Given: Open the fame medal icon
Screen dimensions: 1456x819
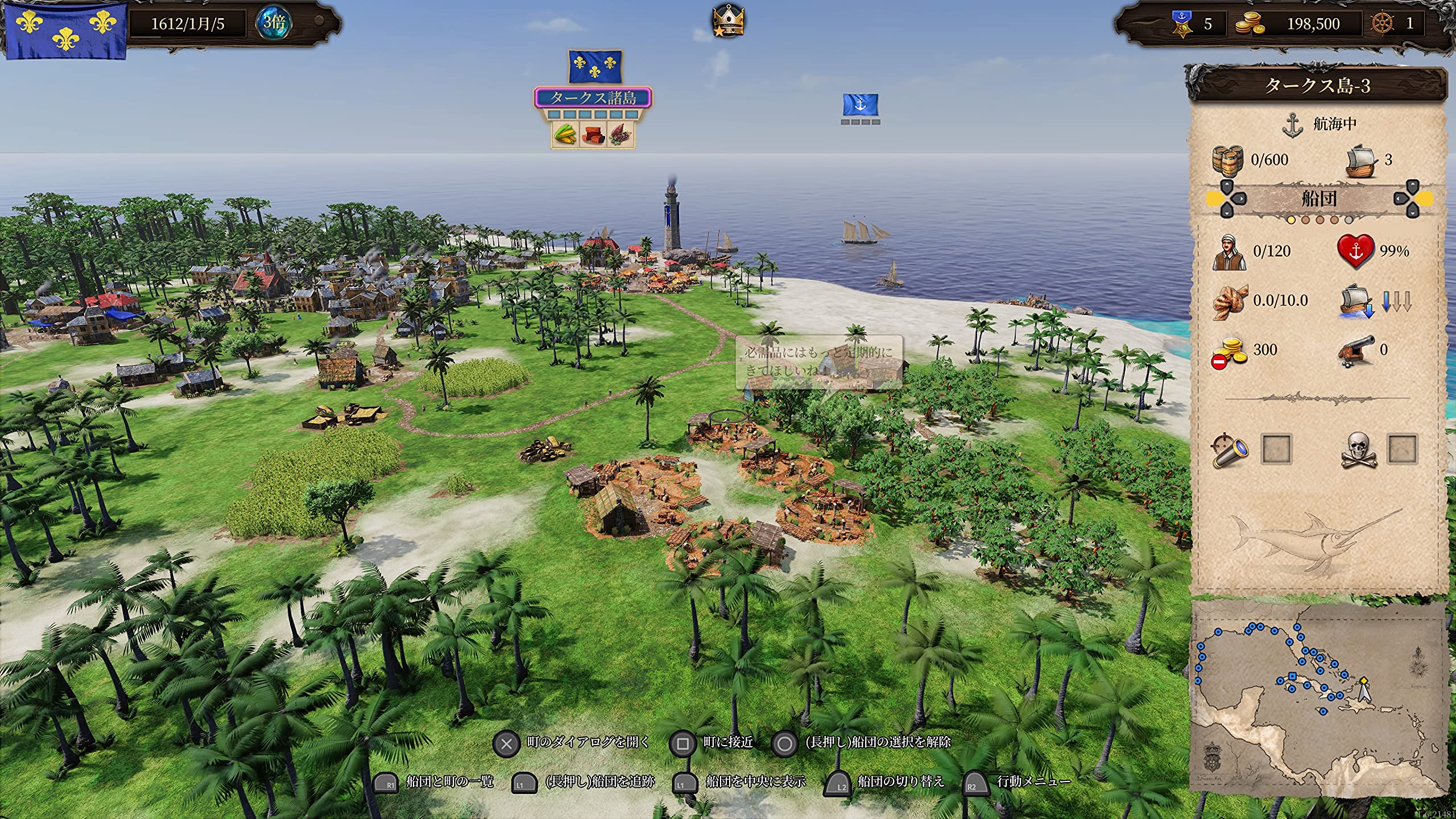Looking at the screenshot, I should click(1181, 23).
